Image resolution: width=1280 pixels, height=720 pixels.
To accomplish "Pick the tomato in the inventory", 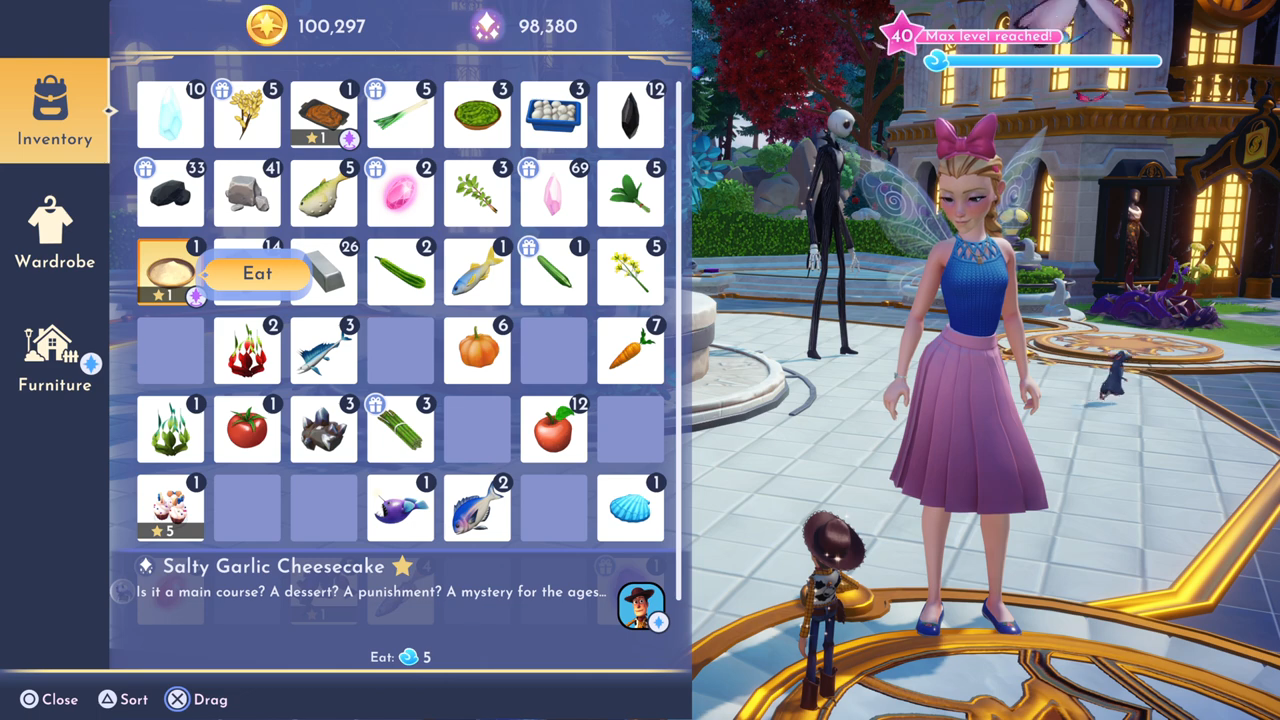I will point(247,428).
